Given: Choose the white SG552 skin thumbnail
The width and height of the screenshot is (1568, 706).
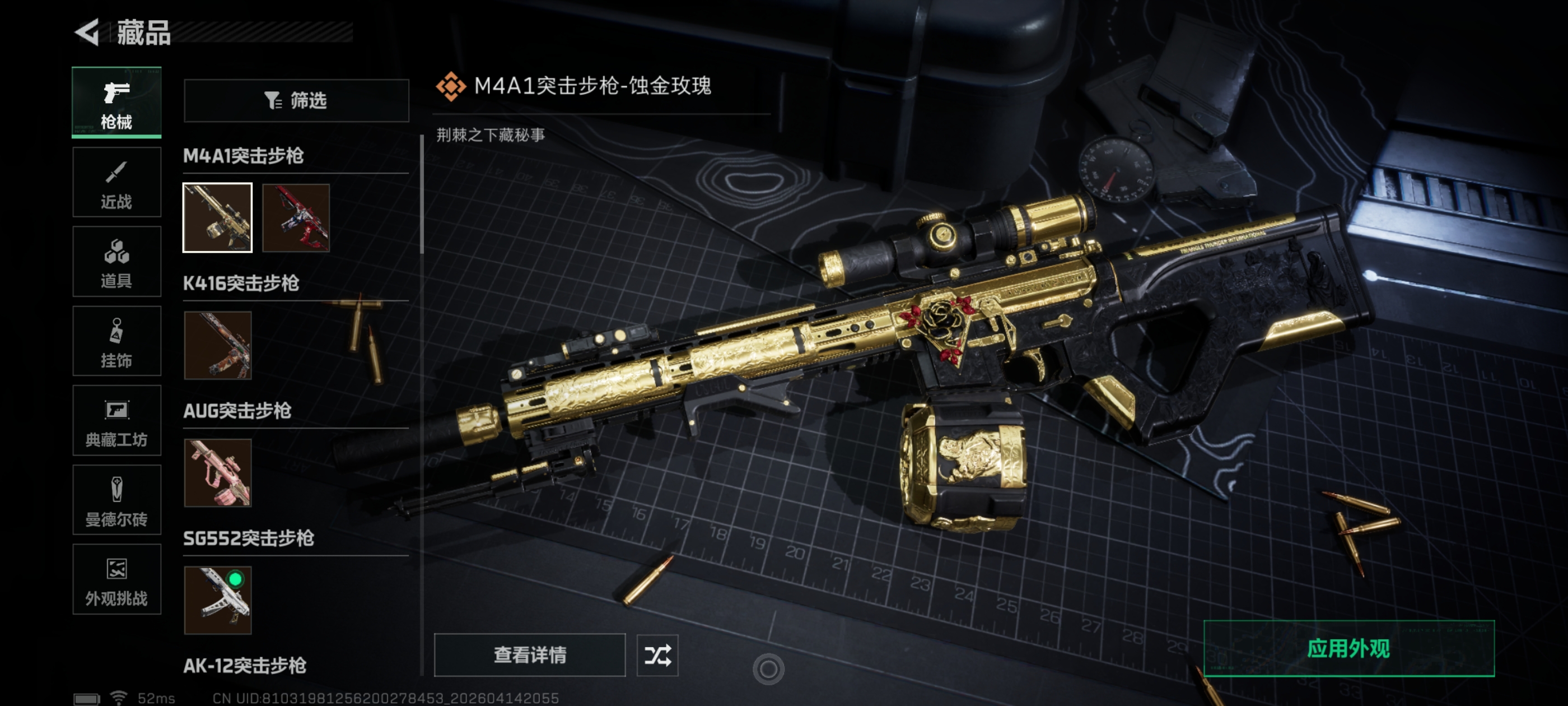Looking at the screenshot, I should tap(217, 600).
